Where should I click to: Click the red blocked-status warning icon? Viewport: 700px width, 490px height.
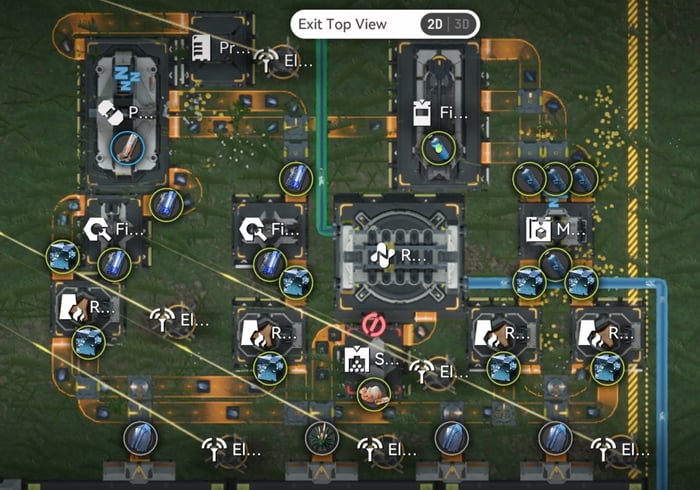(x=374, y=324)
